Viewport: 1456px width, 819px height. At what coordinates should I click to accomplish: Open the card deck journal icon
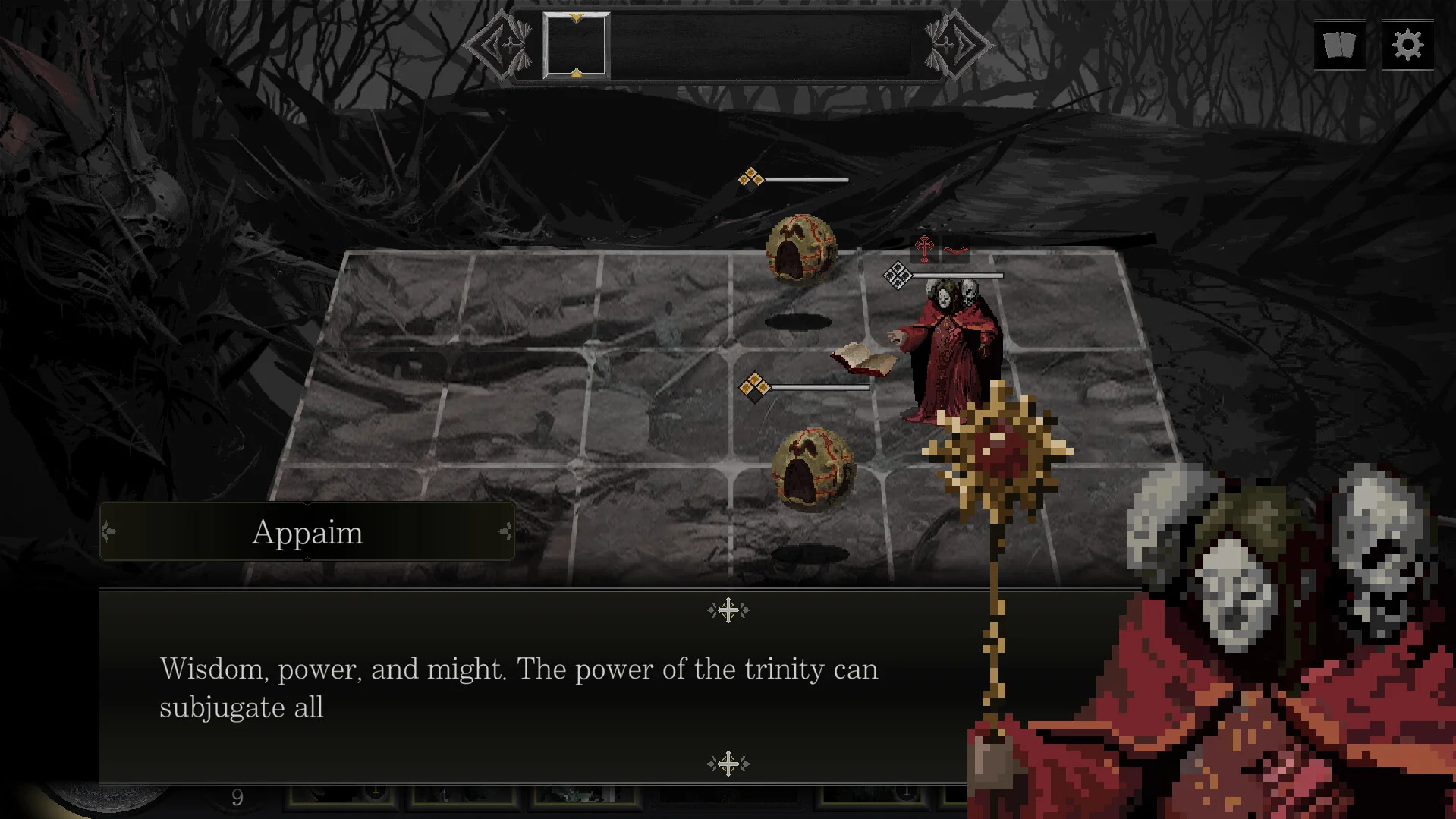(1339, 45)
